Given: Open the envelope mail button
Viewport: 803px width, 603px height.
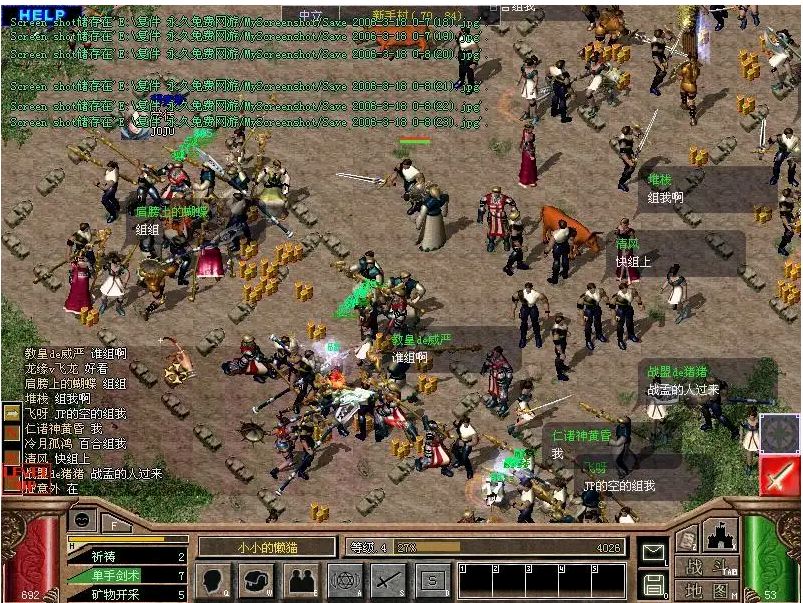Looking at the screenshot, I should tap(654, 551).
